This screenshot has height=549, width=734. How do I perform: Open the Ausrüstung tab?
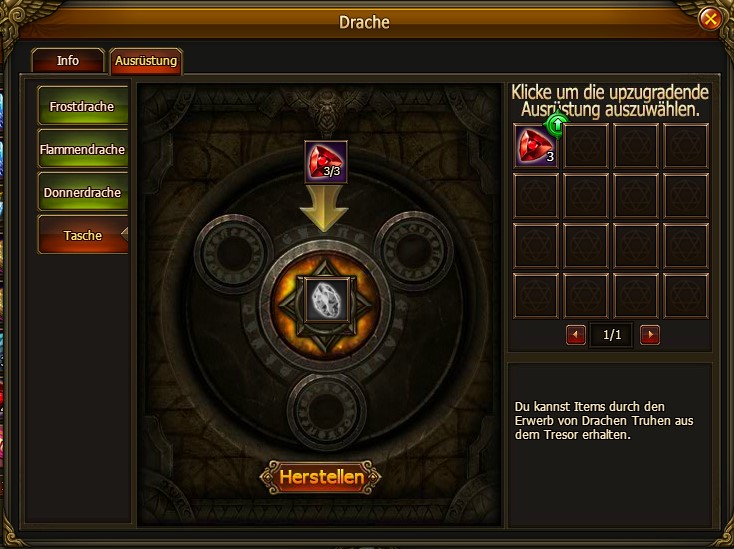pos(146,61)
